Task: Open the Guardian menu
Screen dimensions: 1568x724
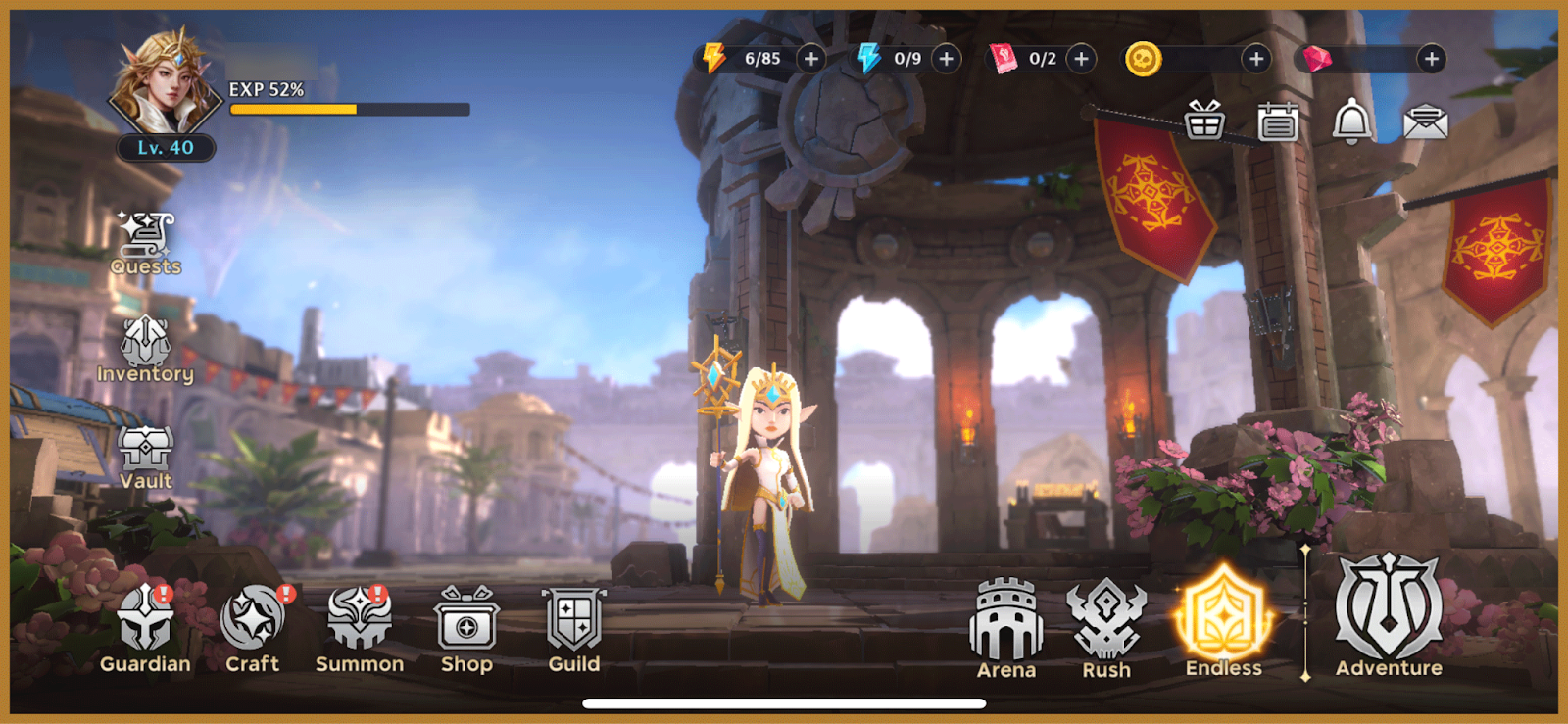Action: pyautogui.click(x=145, y=628)
